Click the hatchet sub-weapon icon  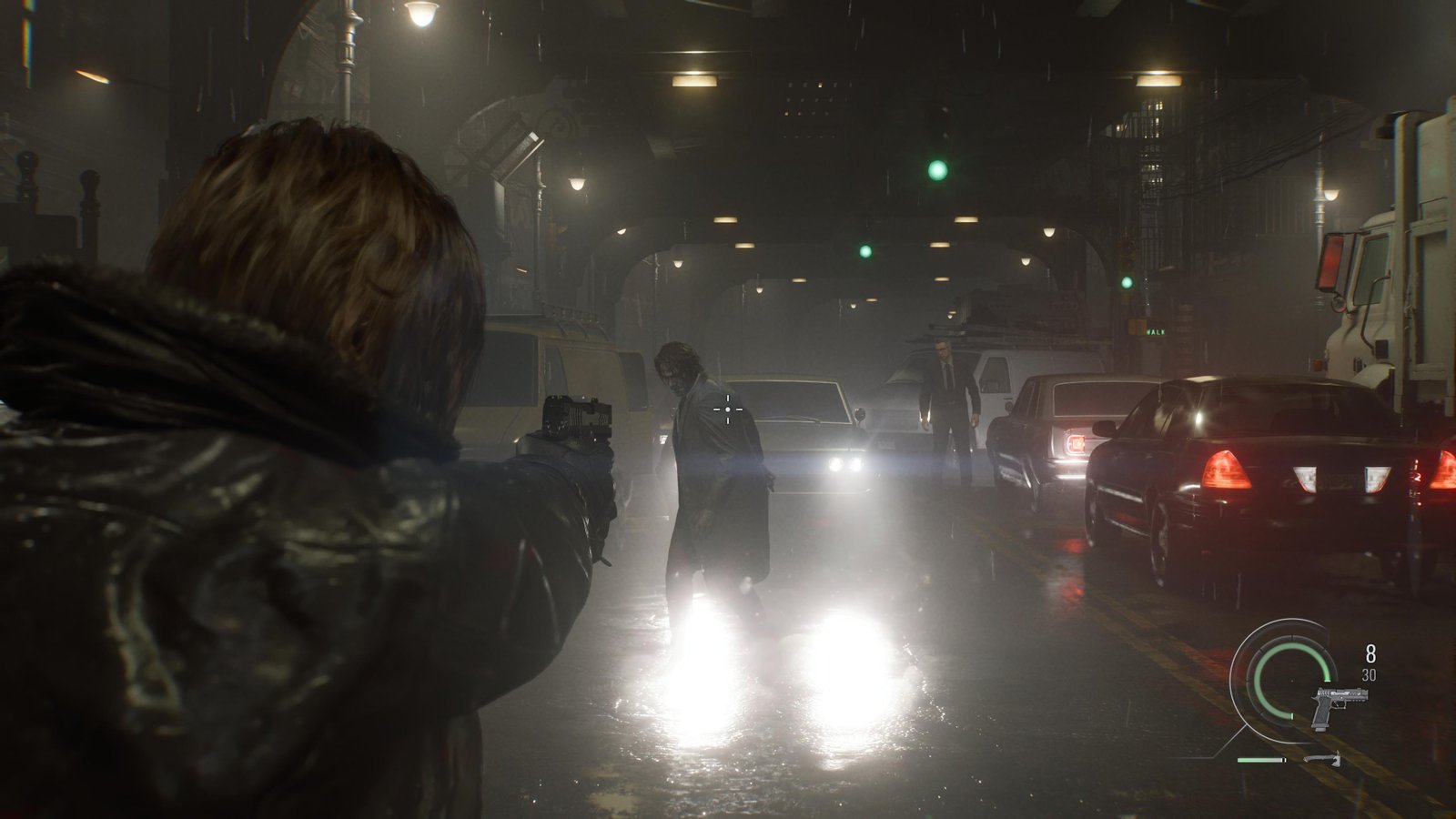coord(1324,760)
